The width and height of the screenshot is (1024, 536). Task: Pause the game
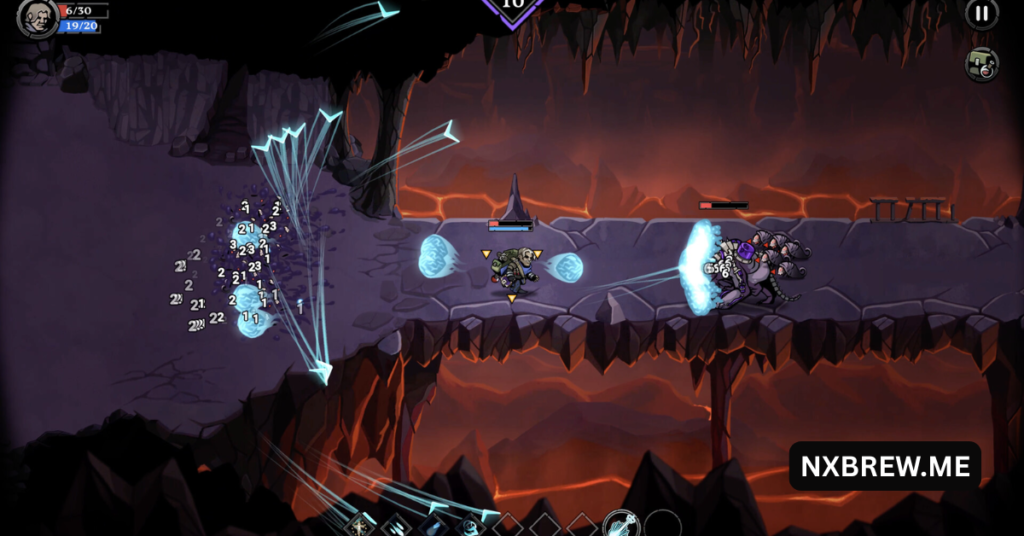pos(981,14)
